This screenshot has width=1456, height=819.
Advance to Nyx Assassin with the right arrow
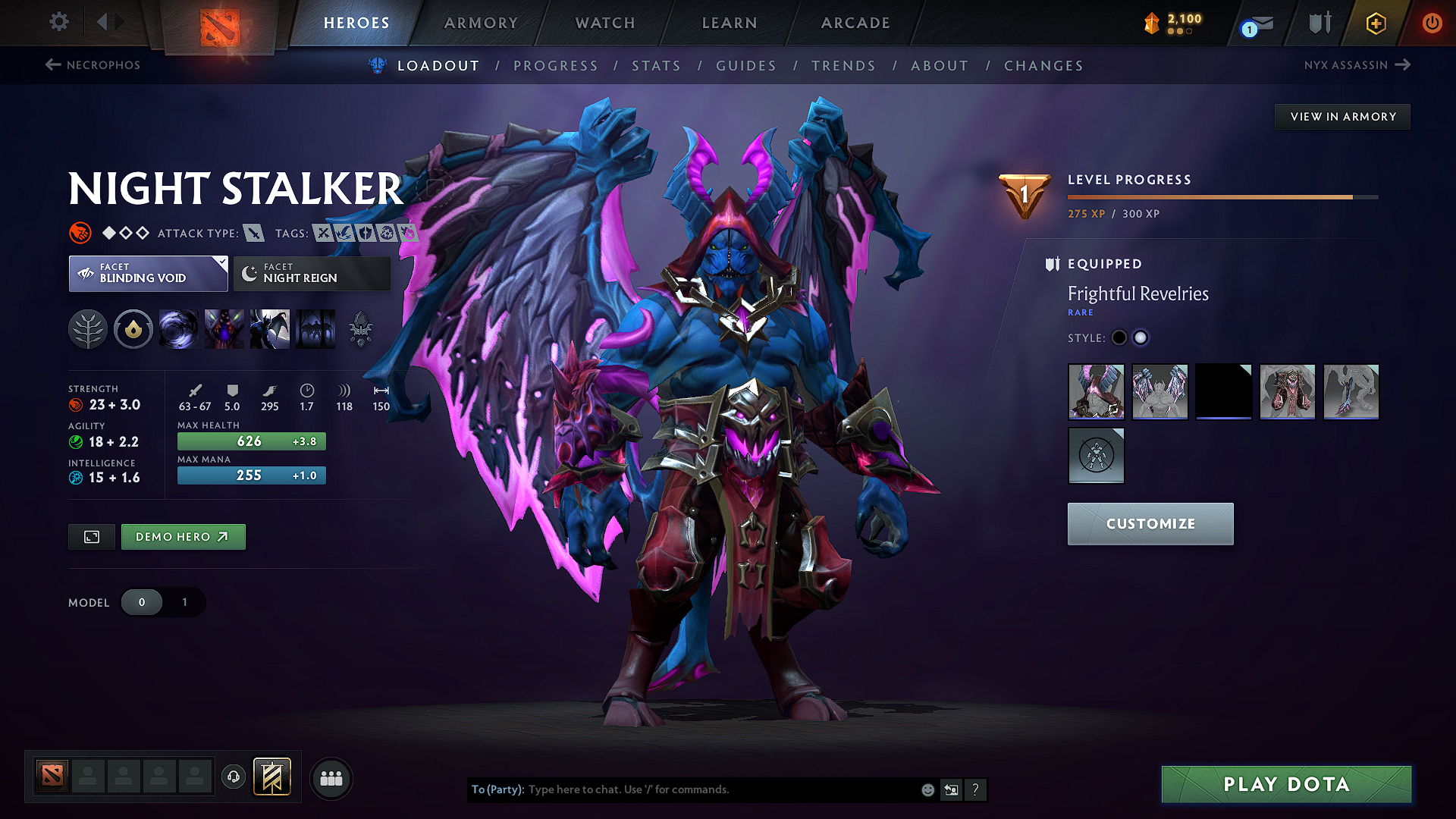point(1402,64)
